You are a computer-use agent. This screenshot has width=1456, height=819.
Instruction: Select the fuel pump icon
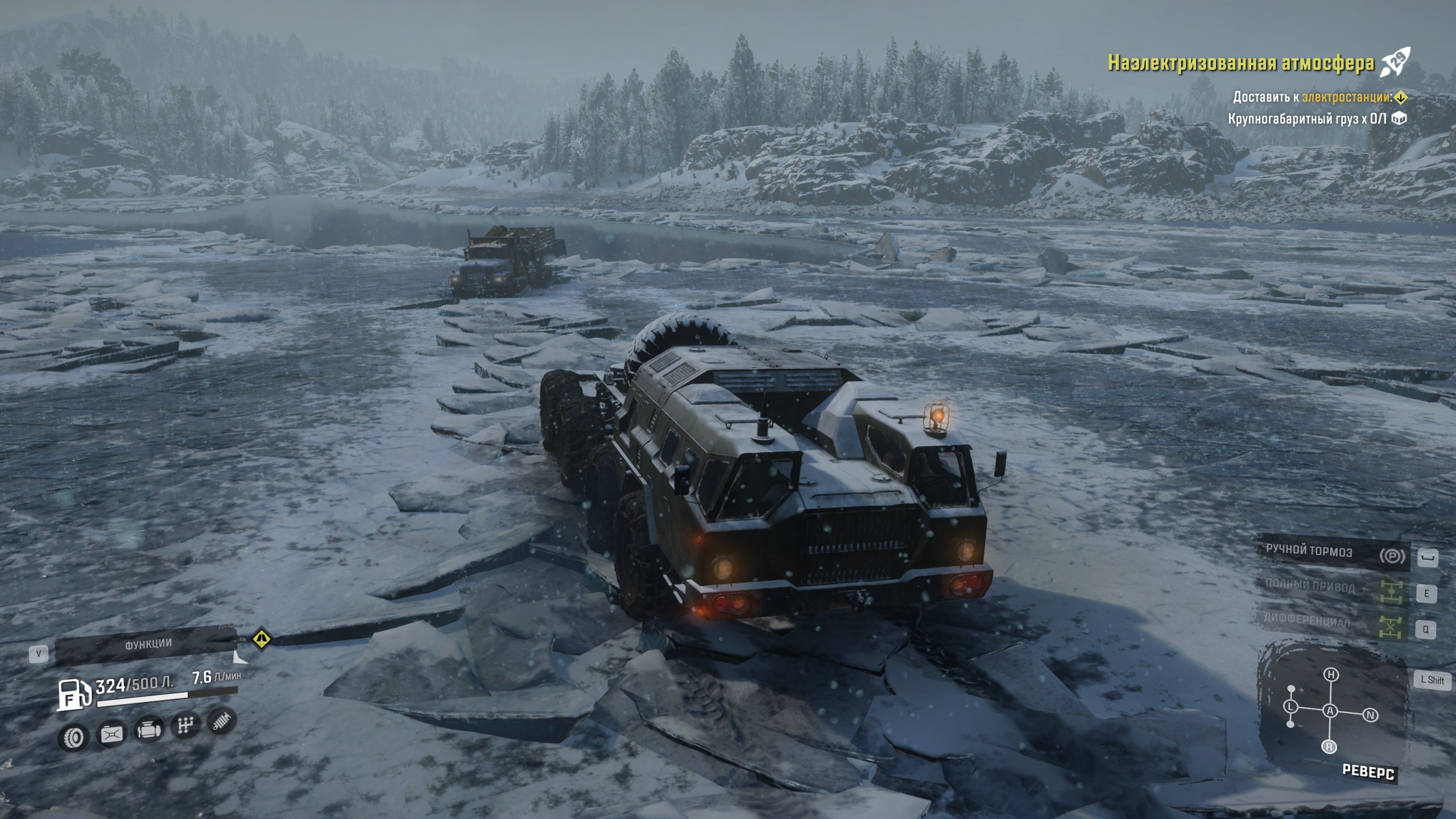pyautogui.click(x=74, y=694)
